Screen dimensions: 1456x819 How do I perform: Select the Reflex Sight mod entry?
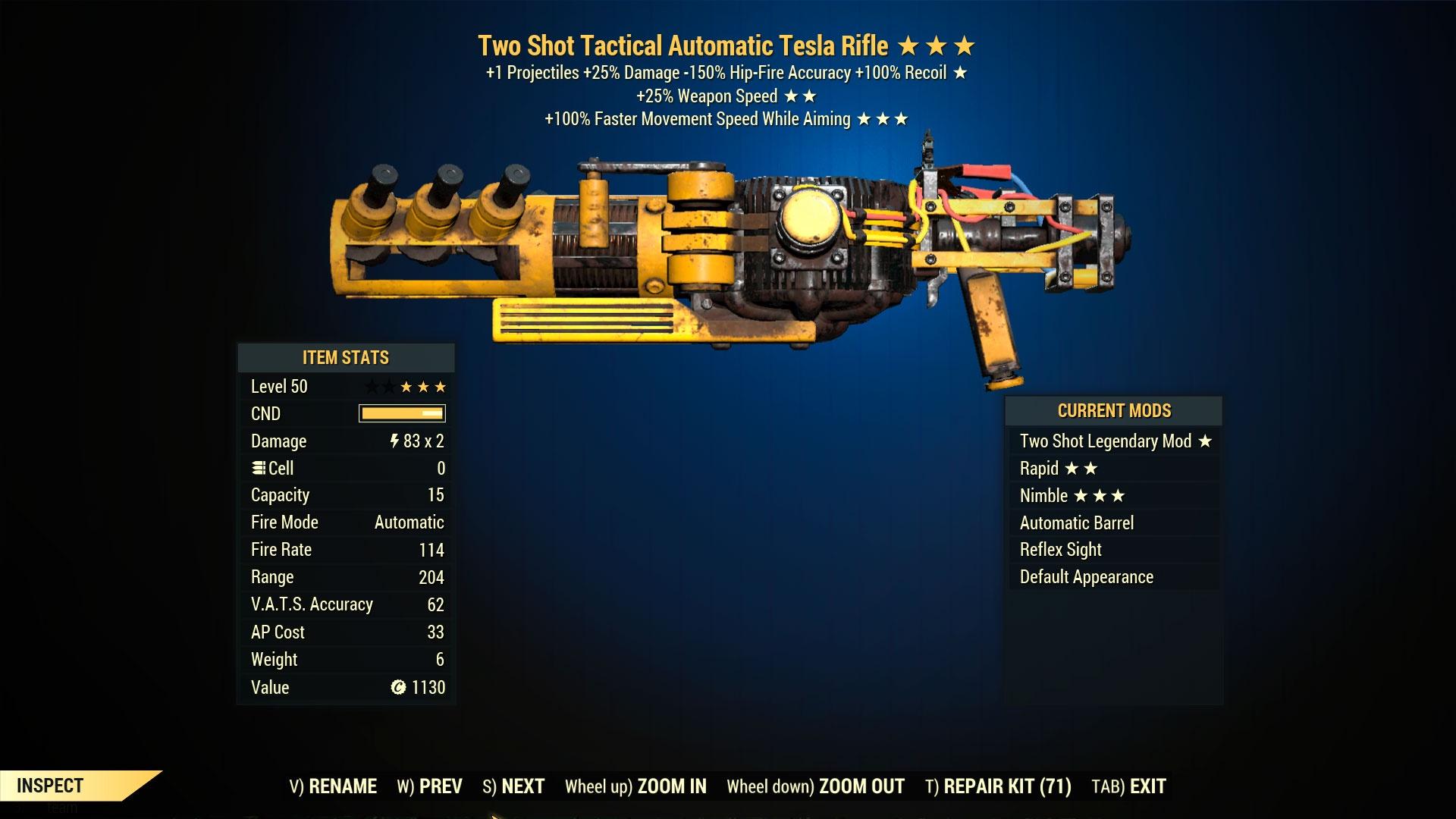1060,549
